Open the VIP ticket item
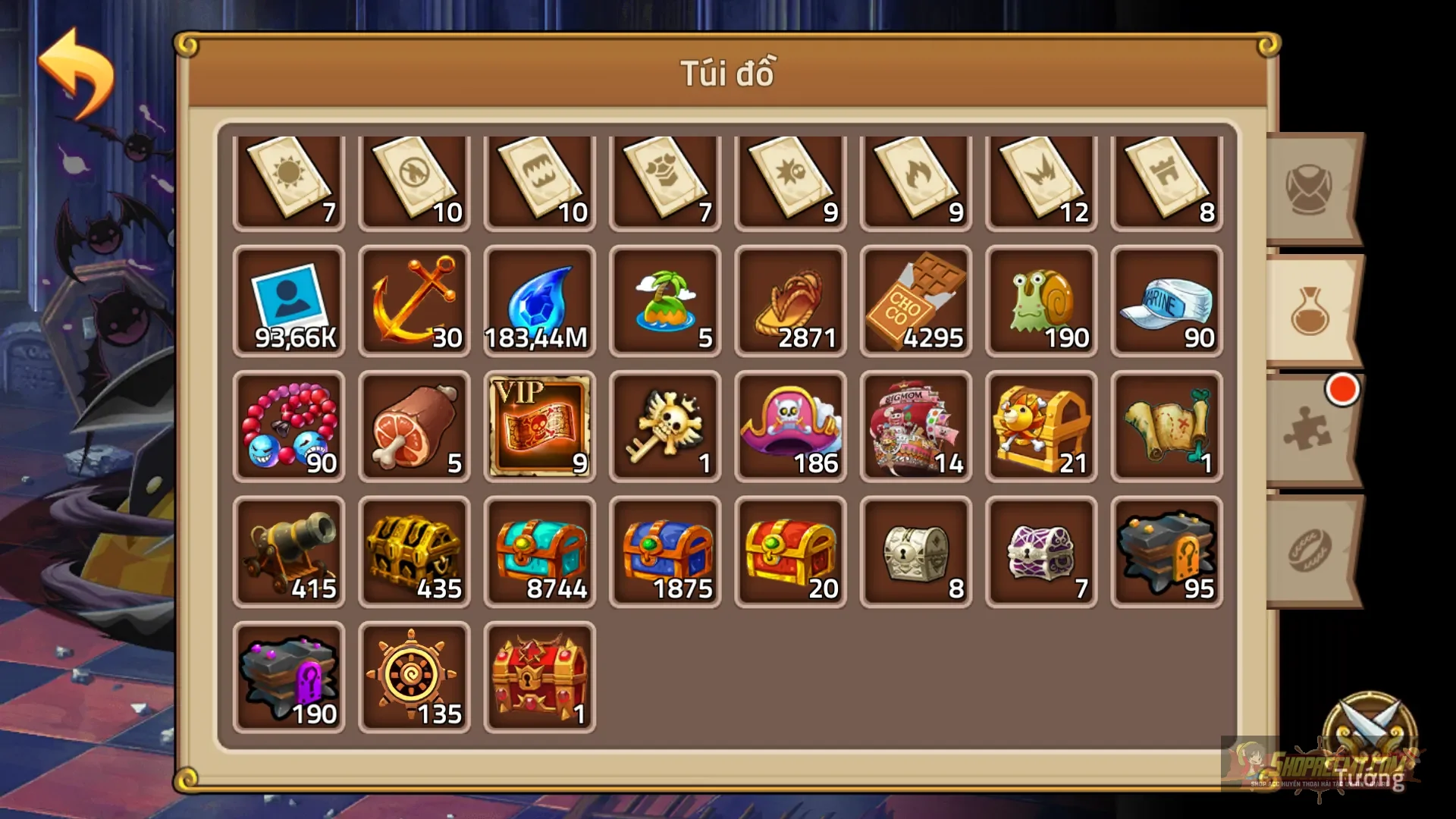 pyautogui.click(x=540, y=426)
